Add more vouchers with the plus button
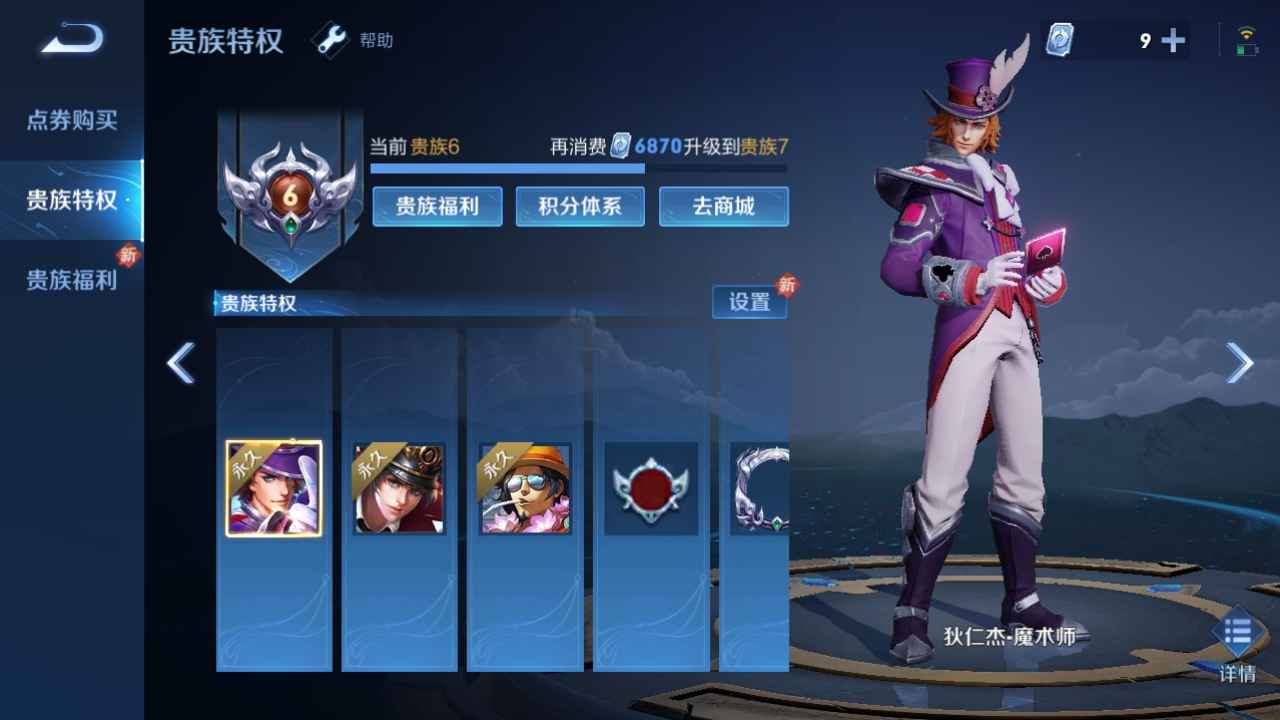 pos(1173,41)
